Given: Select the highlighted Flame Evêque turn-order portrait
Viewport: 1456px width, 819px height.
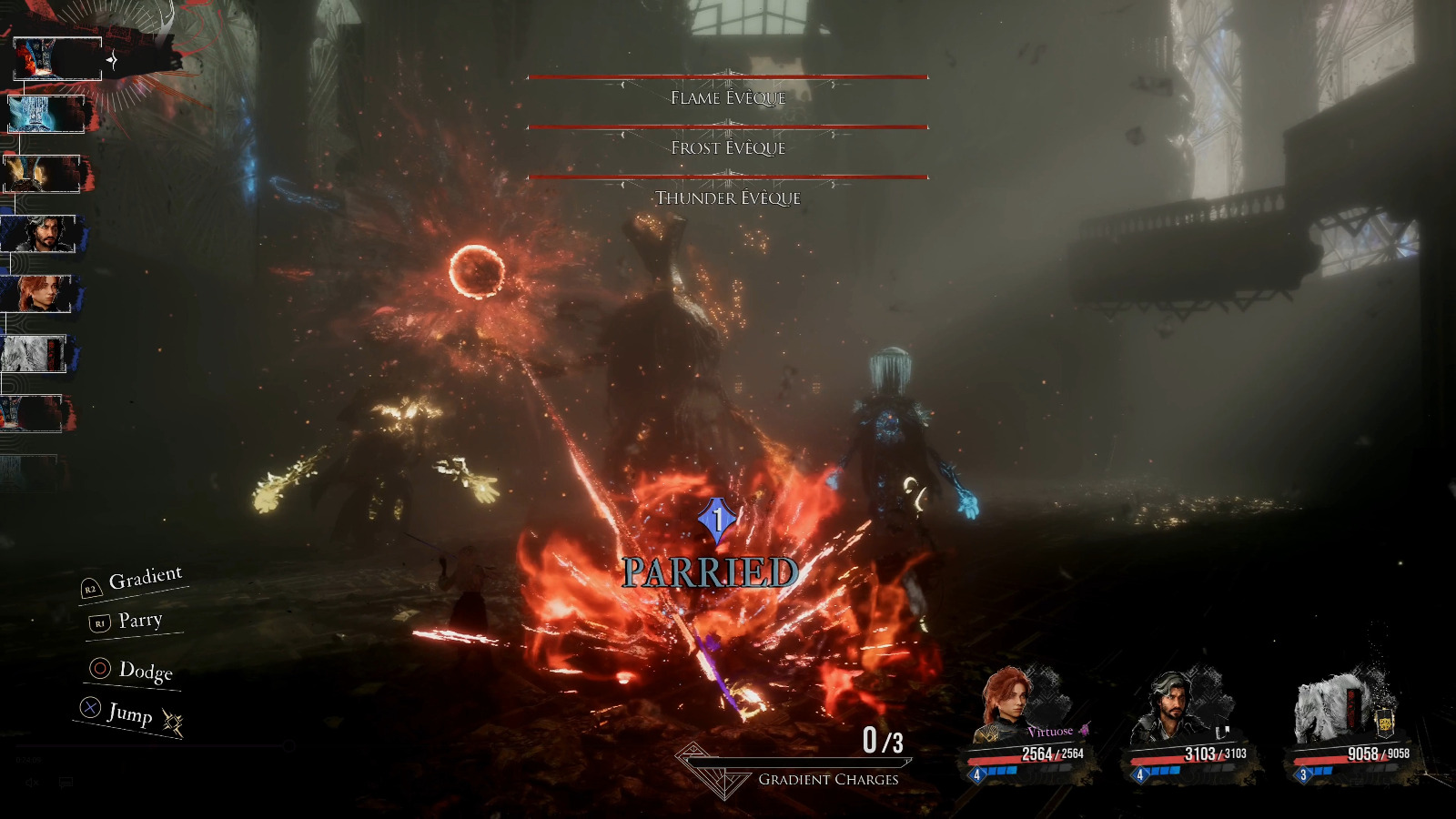Looking at the screenshot, I should (x=56, y=59).
